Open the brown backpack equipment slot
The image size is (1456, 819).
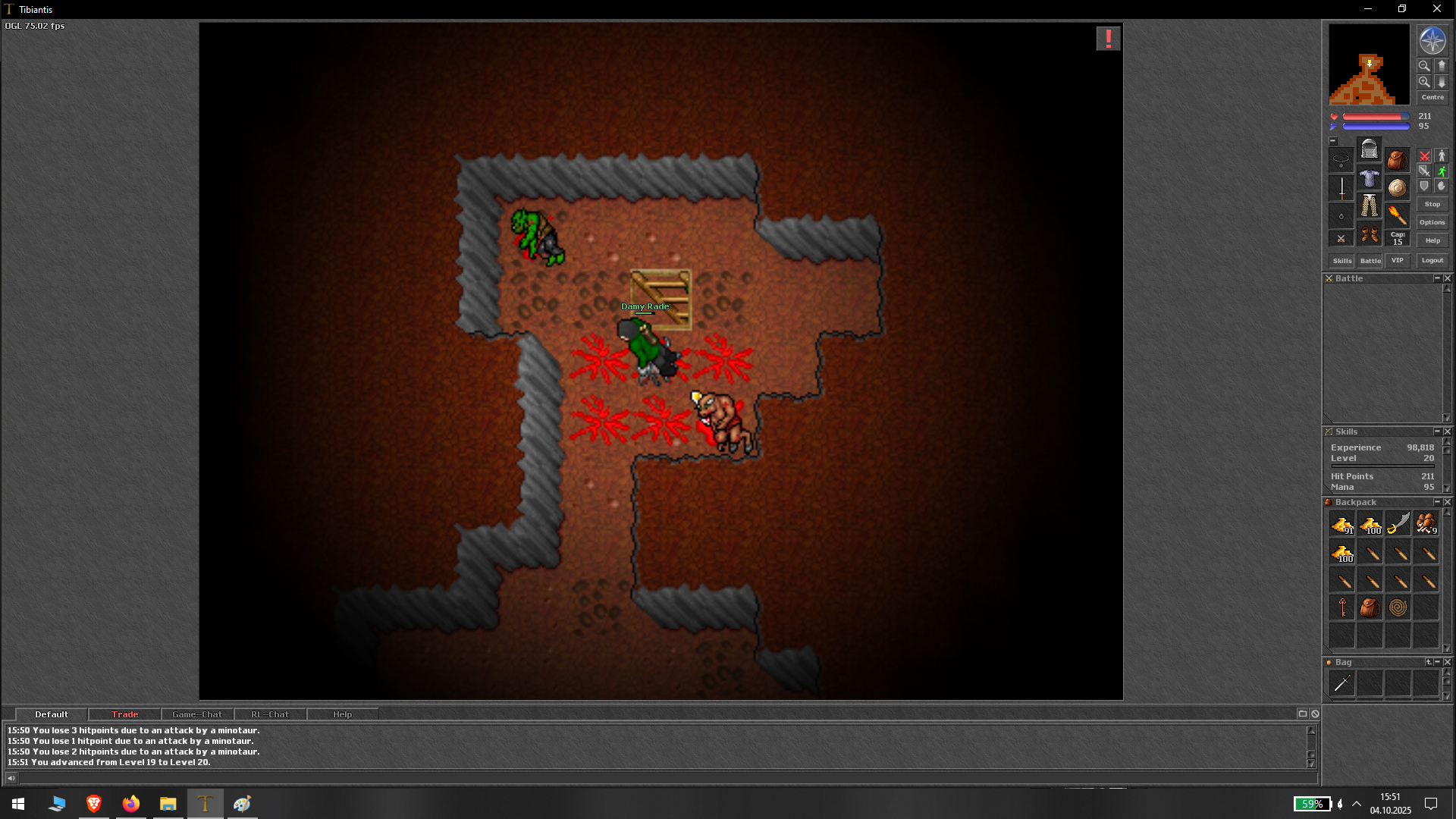[x=1397, y=161]
